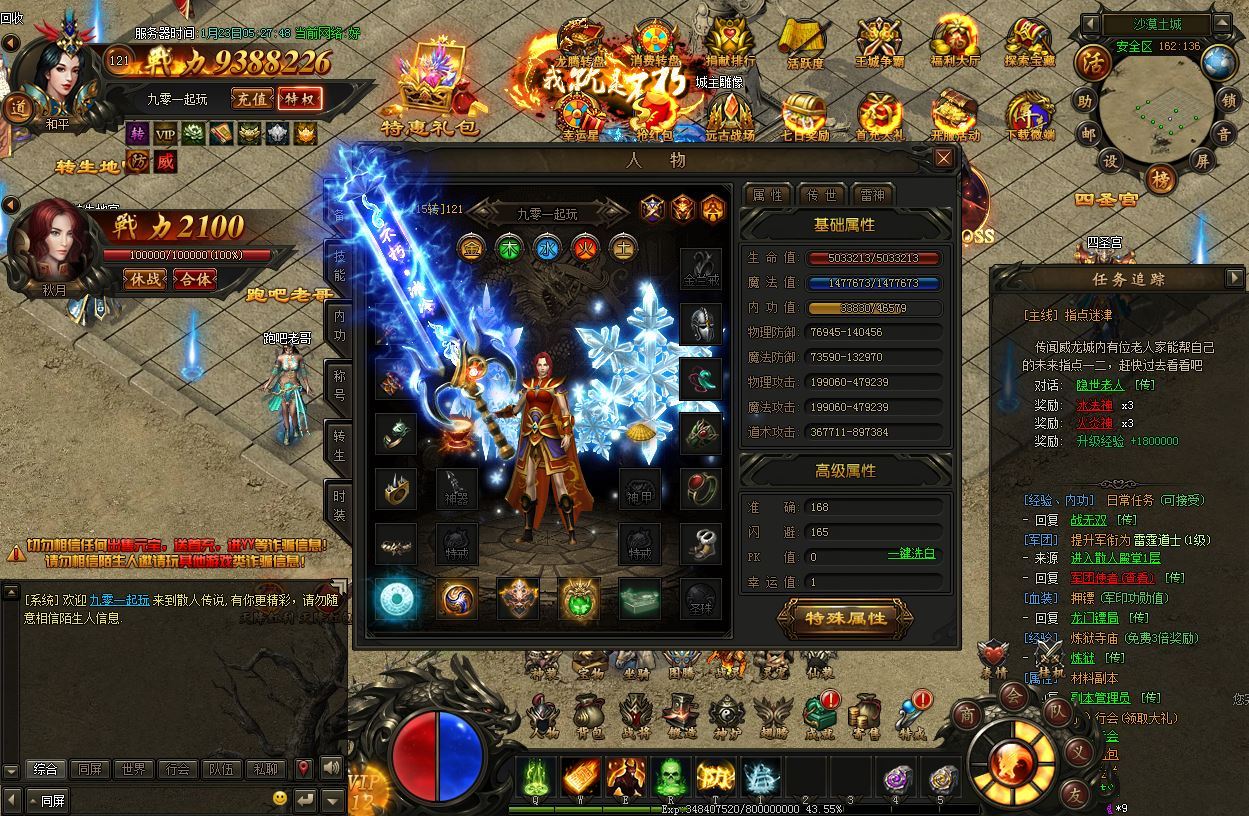Open the 雷神 tab
The width and height of the screenshot is (1249, 816).
872,195
